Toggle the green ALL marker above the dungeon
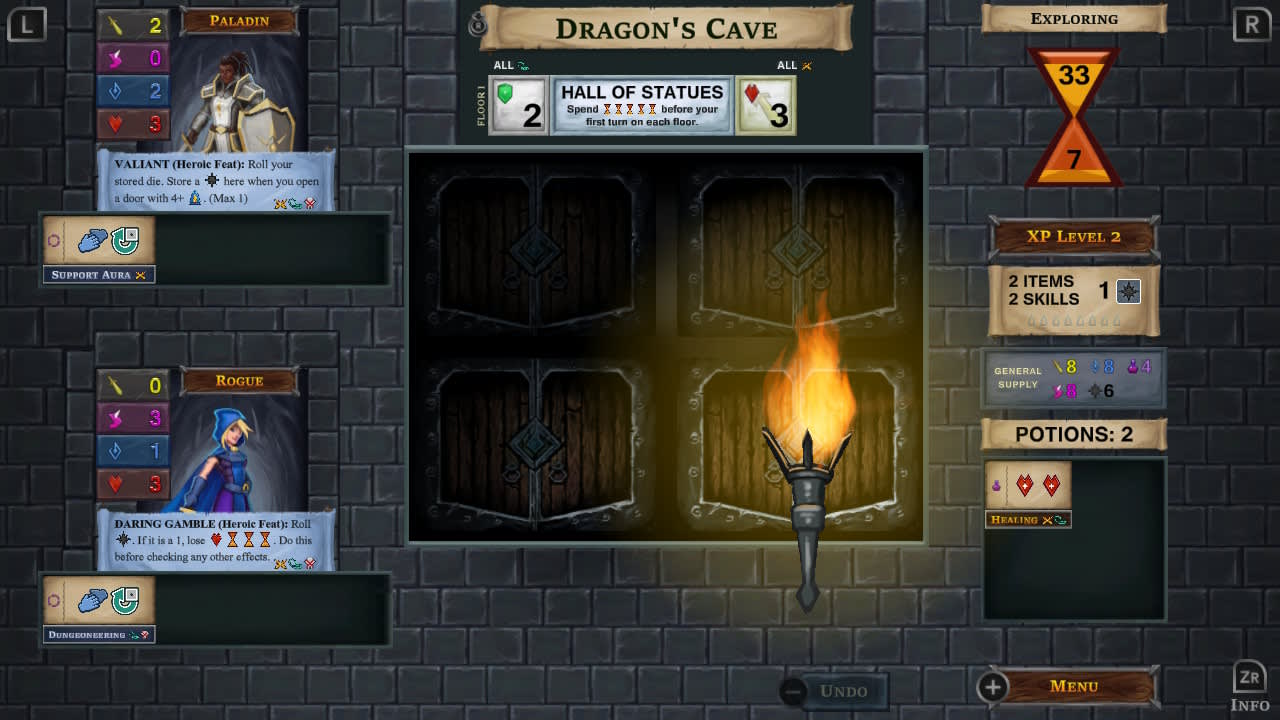 (510, 64)
